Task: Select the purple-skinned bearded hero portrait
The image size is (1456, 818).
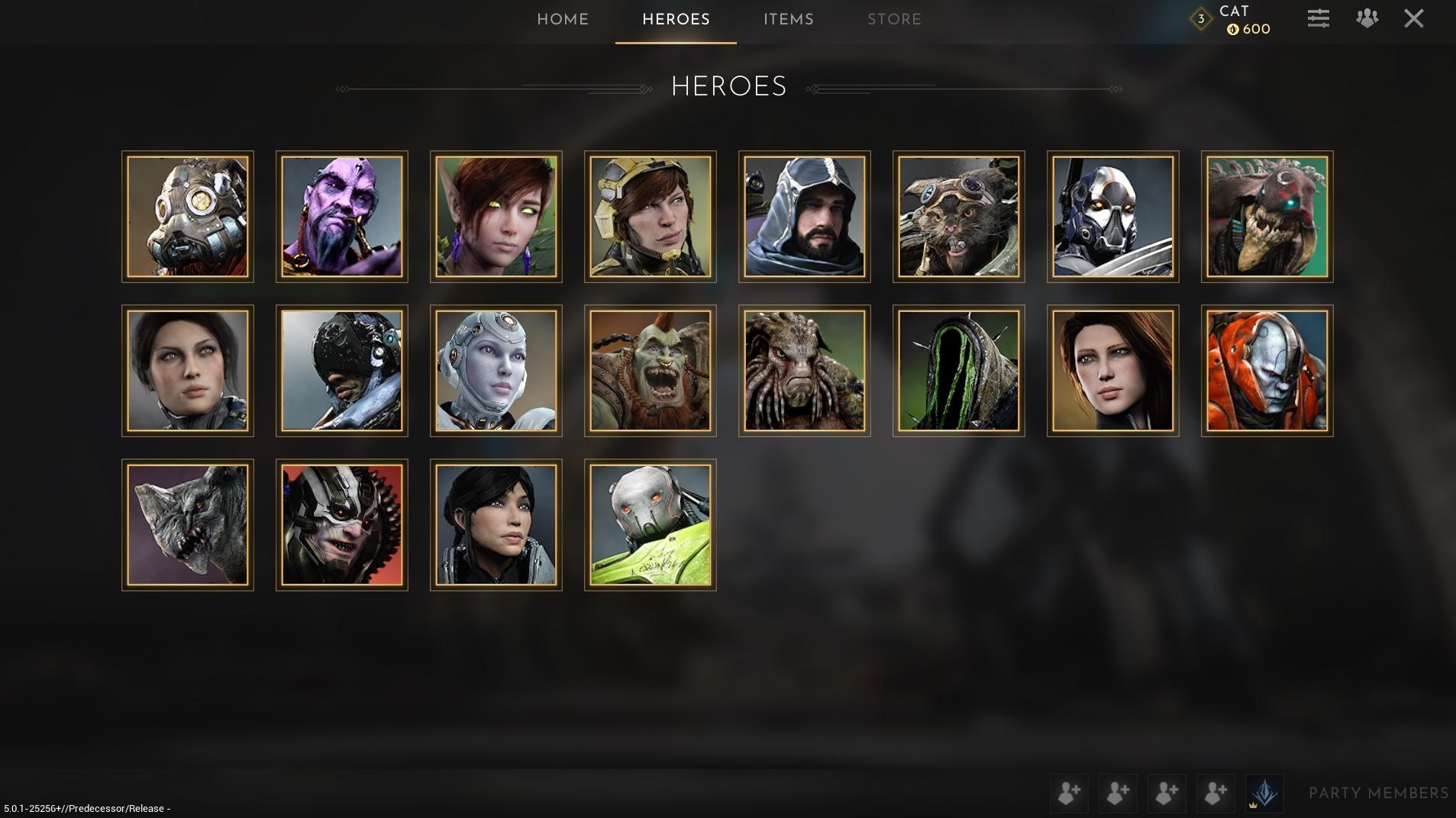Action: 342,217
